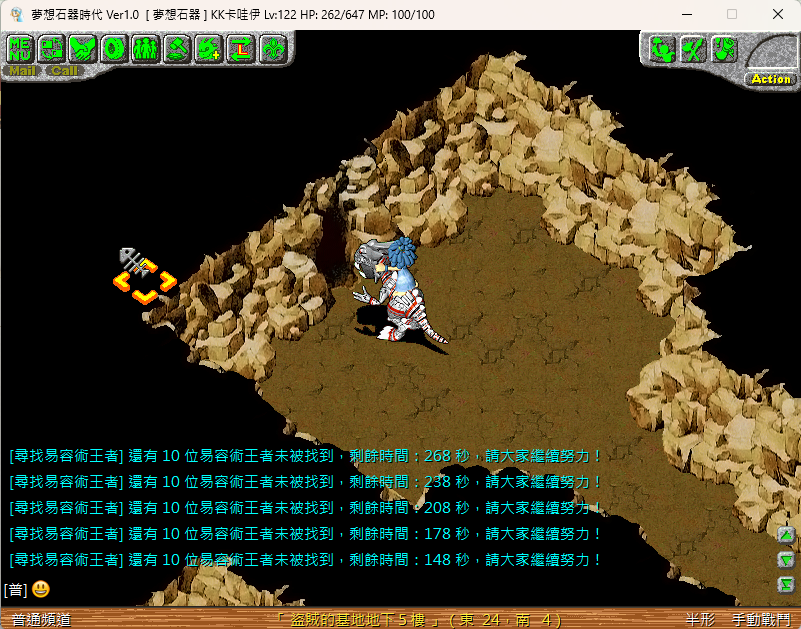Open the green MENU button
The image size is (801, 629).
tap(20, 48)
